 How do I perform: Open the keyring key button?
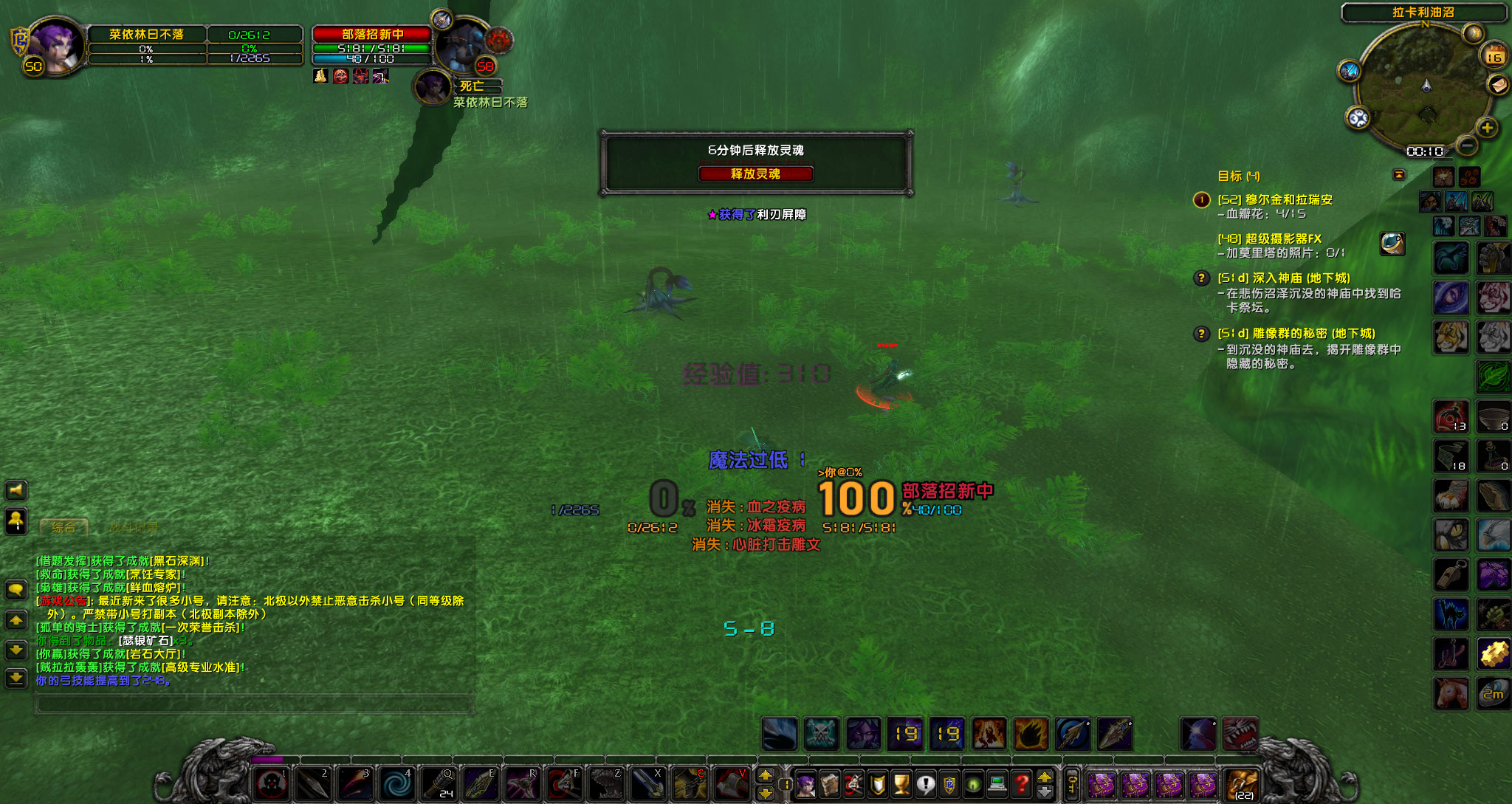(x=1073, y=783)
